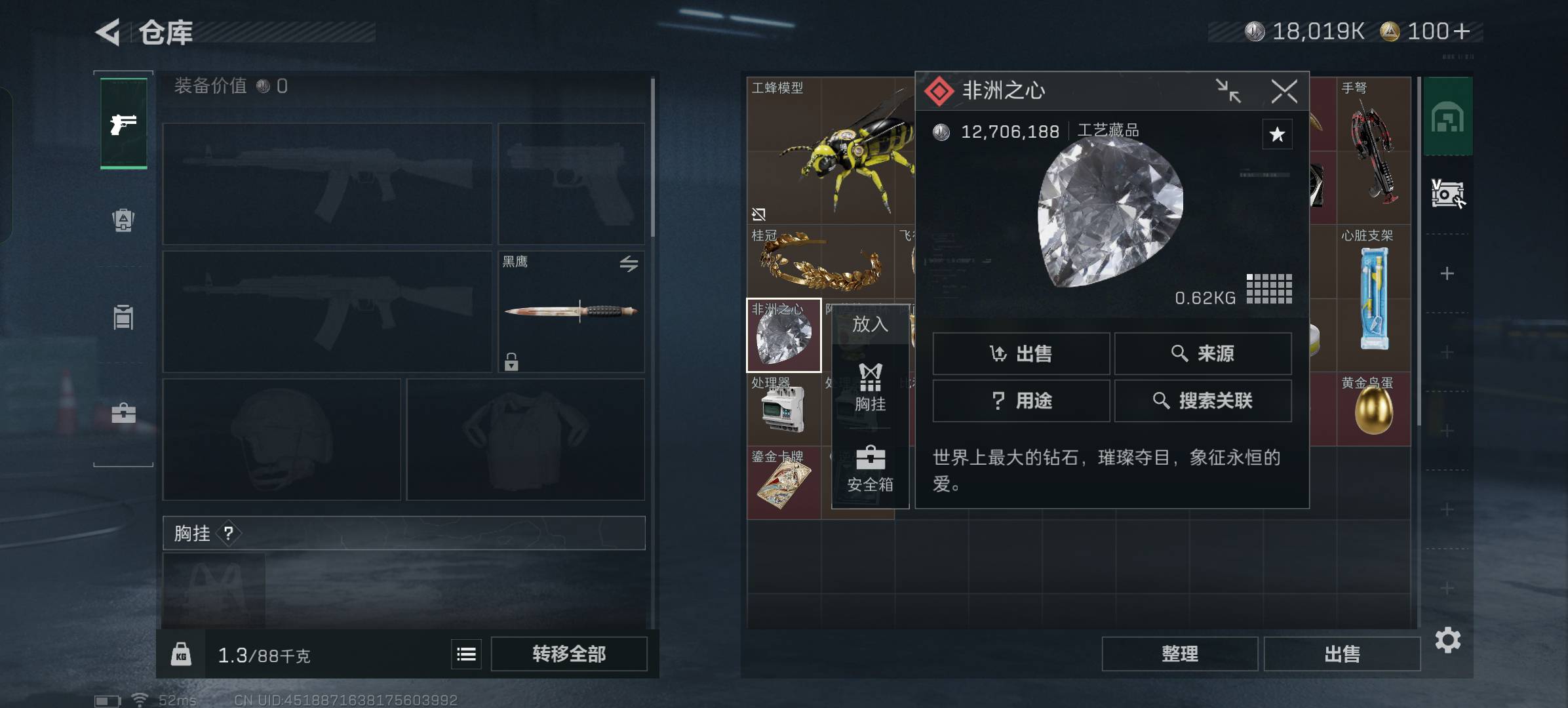Put item into 安全箱 safe box

pos(870,469)
